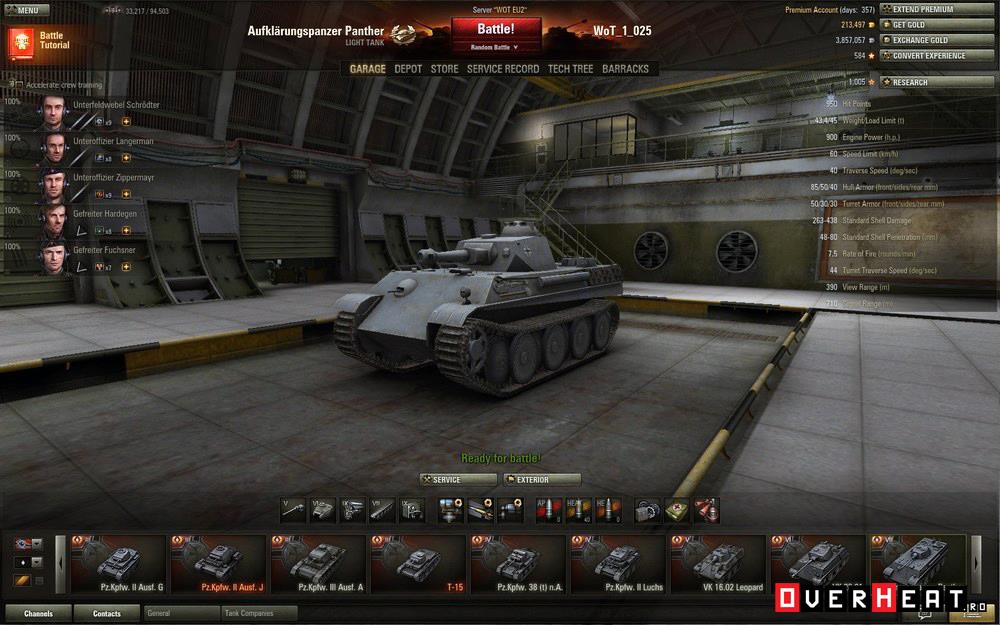Viewport: 1000px width, 625px height.
Task: Open the Service button below the tank
Action: tap(458, 480)
